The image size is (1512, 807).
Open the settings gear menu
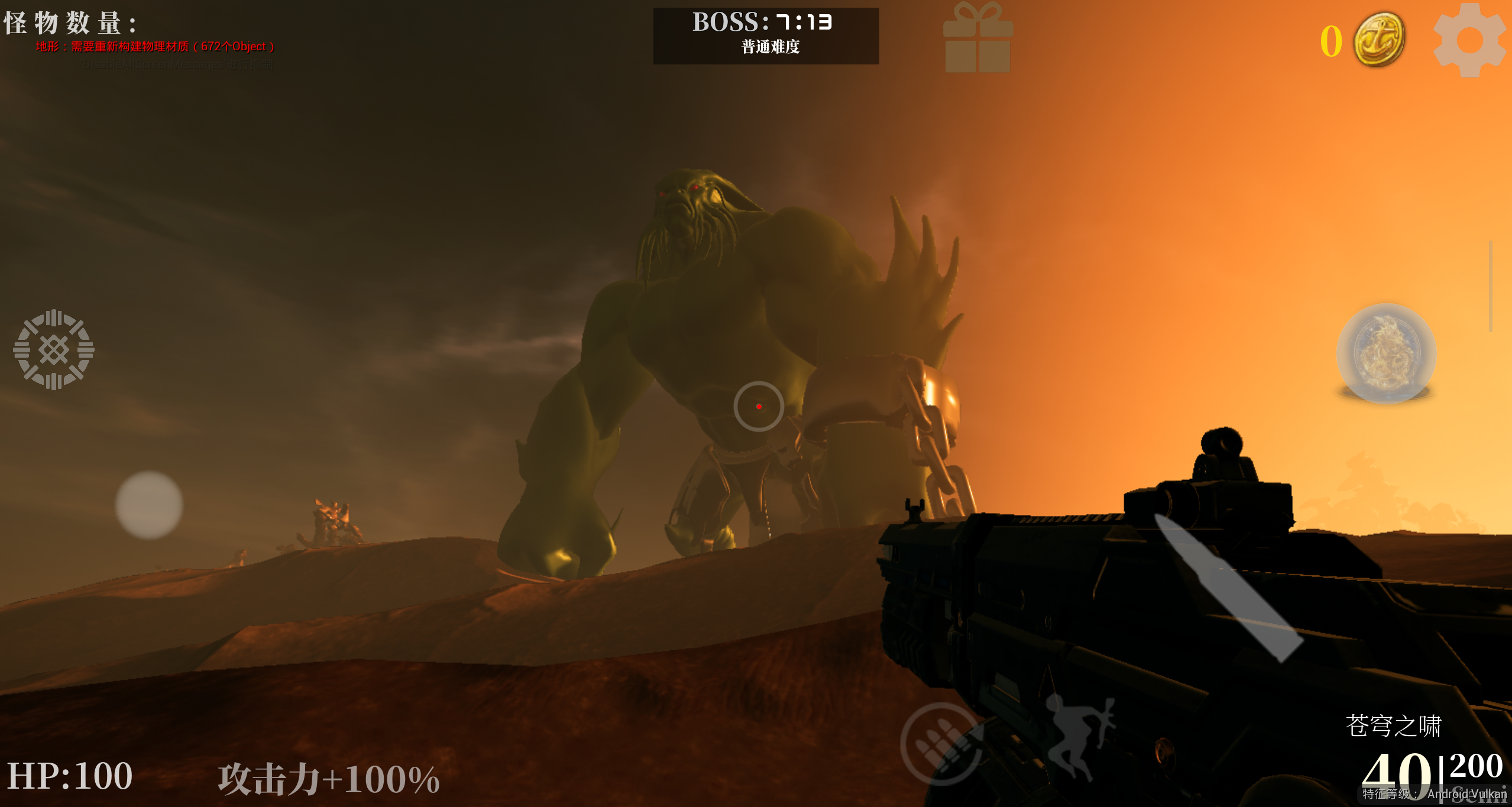point(1470,40)
